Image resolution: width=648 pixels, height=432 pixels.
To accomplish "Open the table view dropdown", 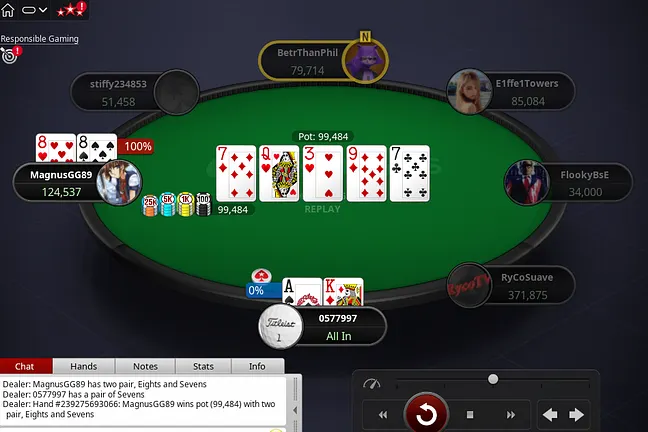I will point(35,9).
